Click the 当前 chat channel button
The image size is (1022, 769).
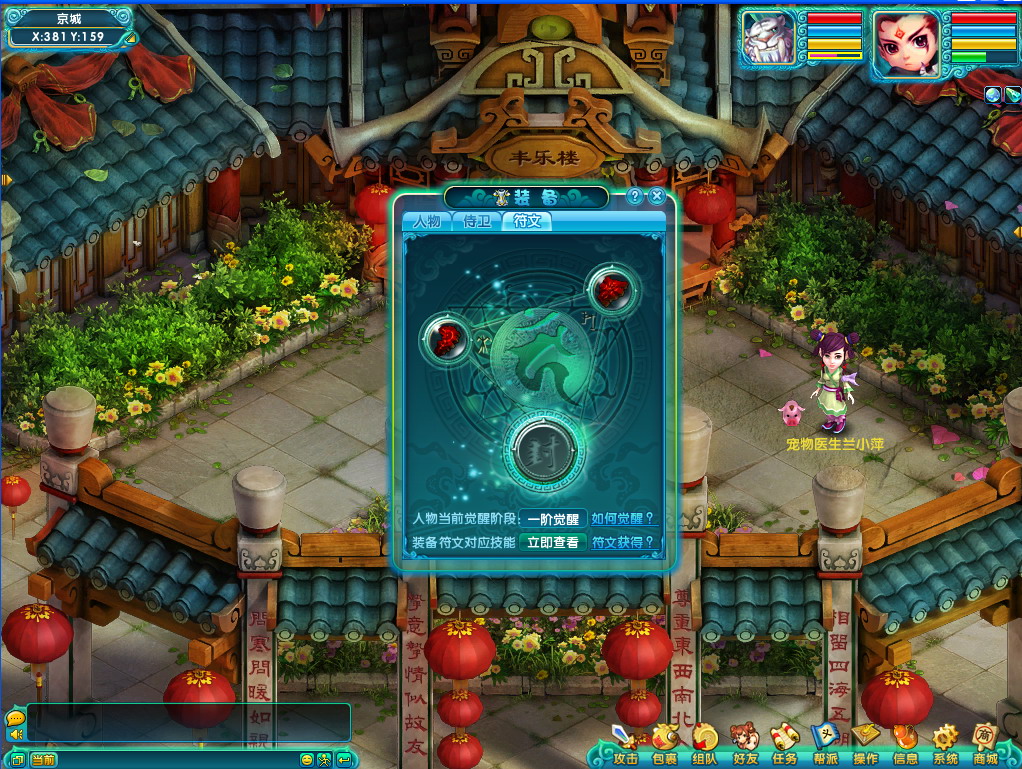tap(43, 760)
